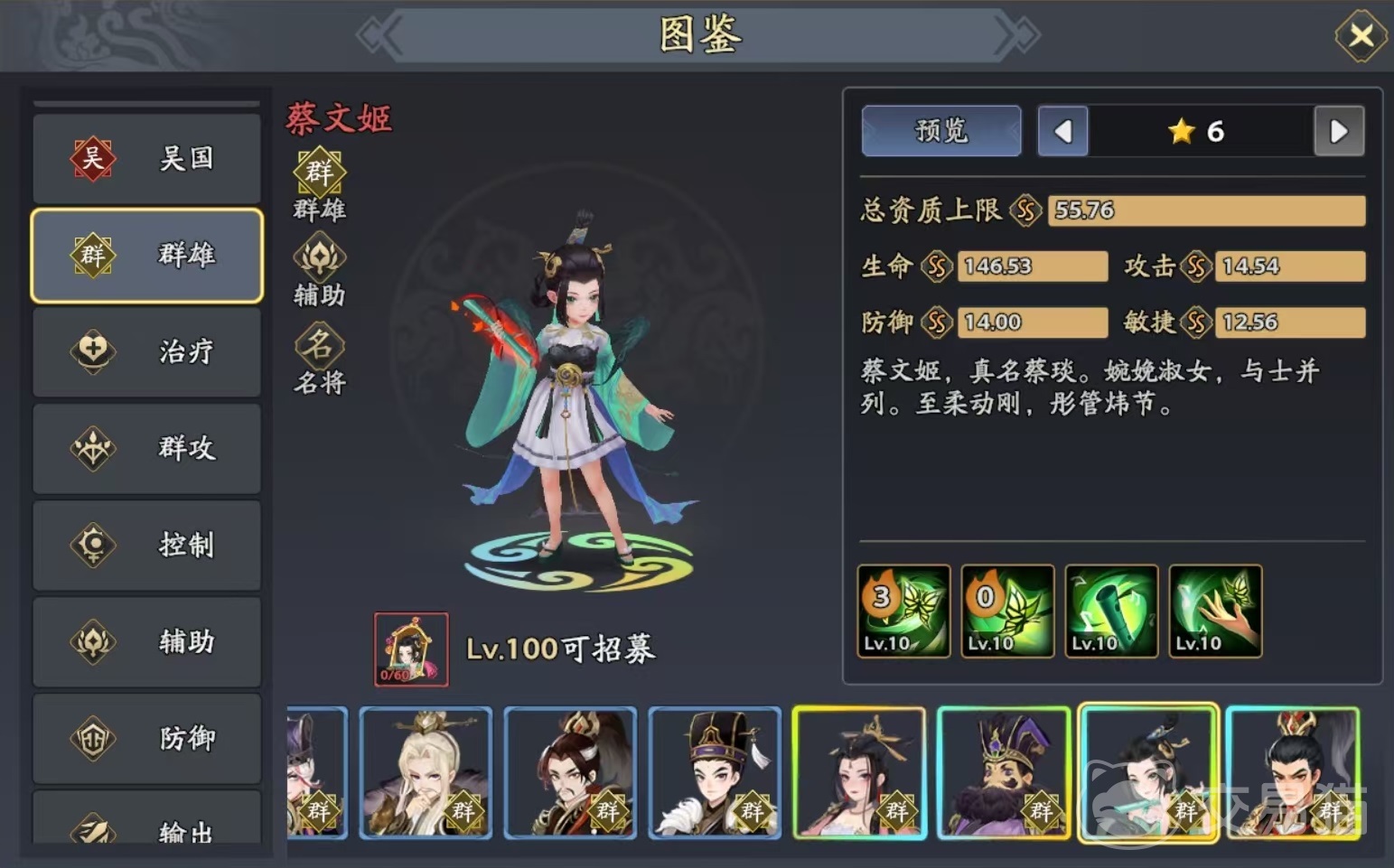Image resolution: width=1394 pixels, height=868 pixels.
Task: Open the 预览 preview tab
Action: [x=940, y=131]
